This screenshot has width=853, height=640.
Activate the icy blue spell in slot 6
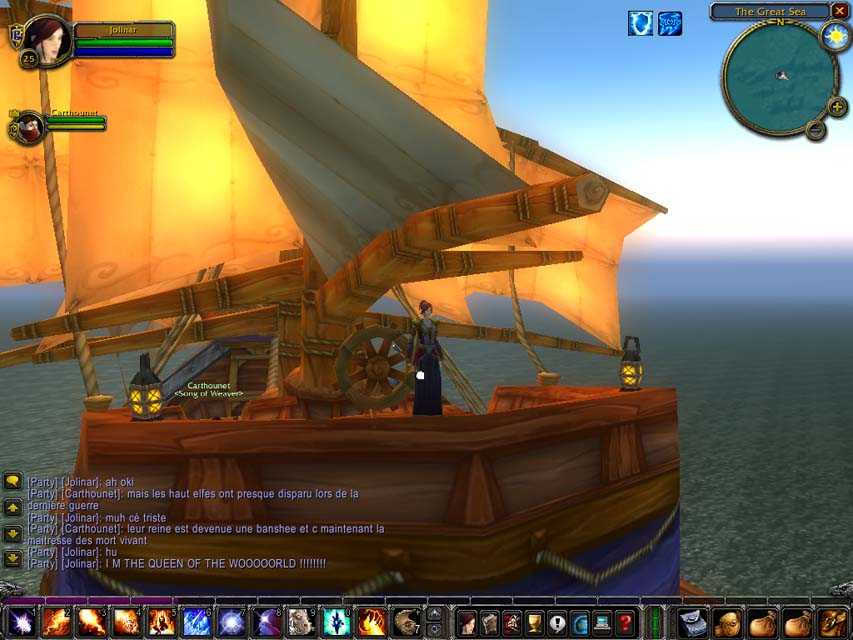tap(196, 622)
